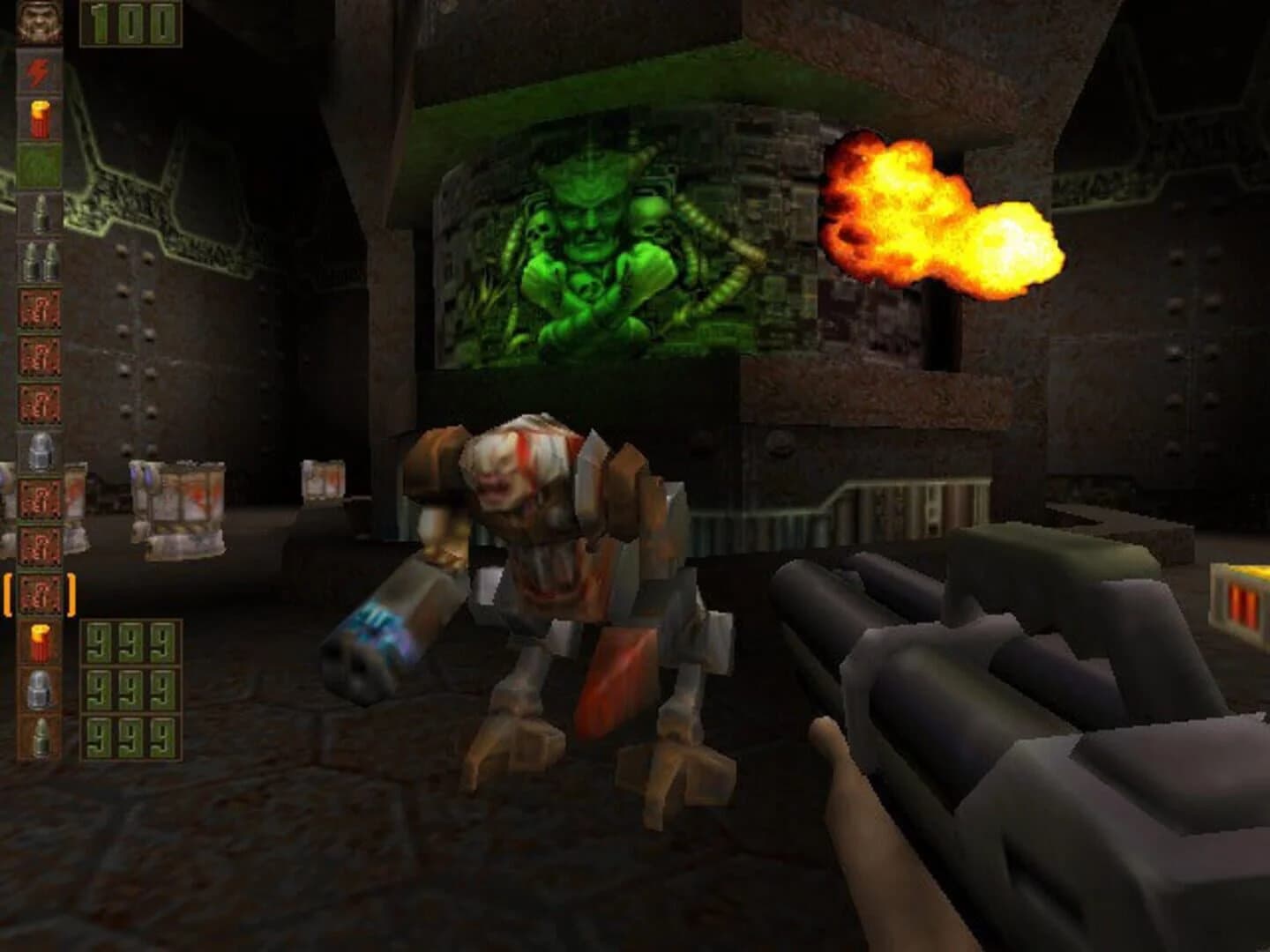Click the red lightning bolt power icon

click(40, 71)
